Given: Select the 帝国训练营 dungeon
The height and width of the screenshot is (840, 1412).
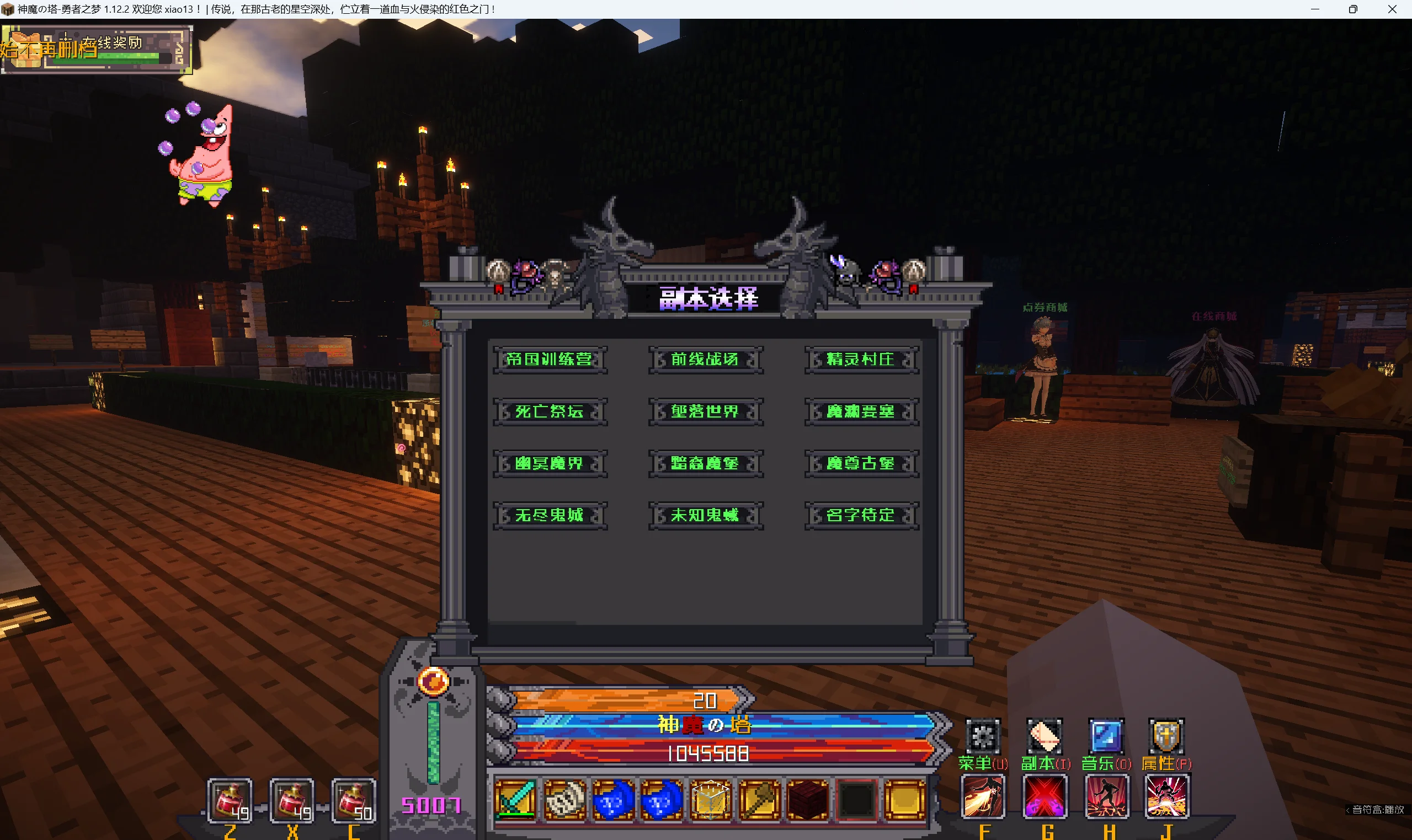Looking at the screenshot, I should click(549, 360).
